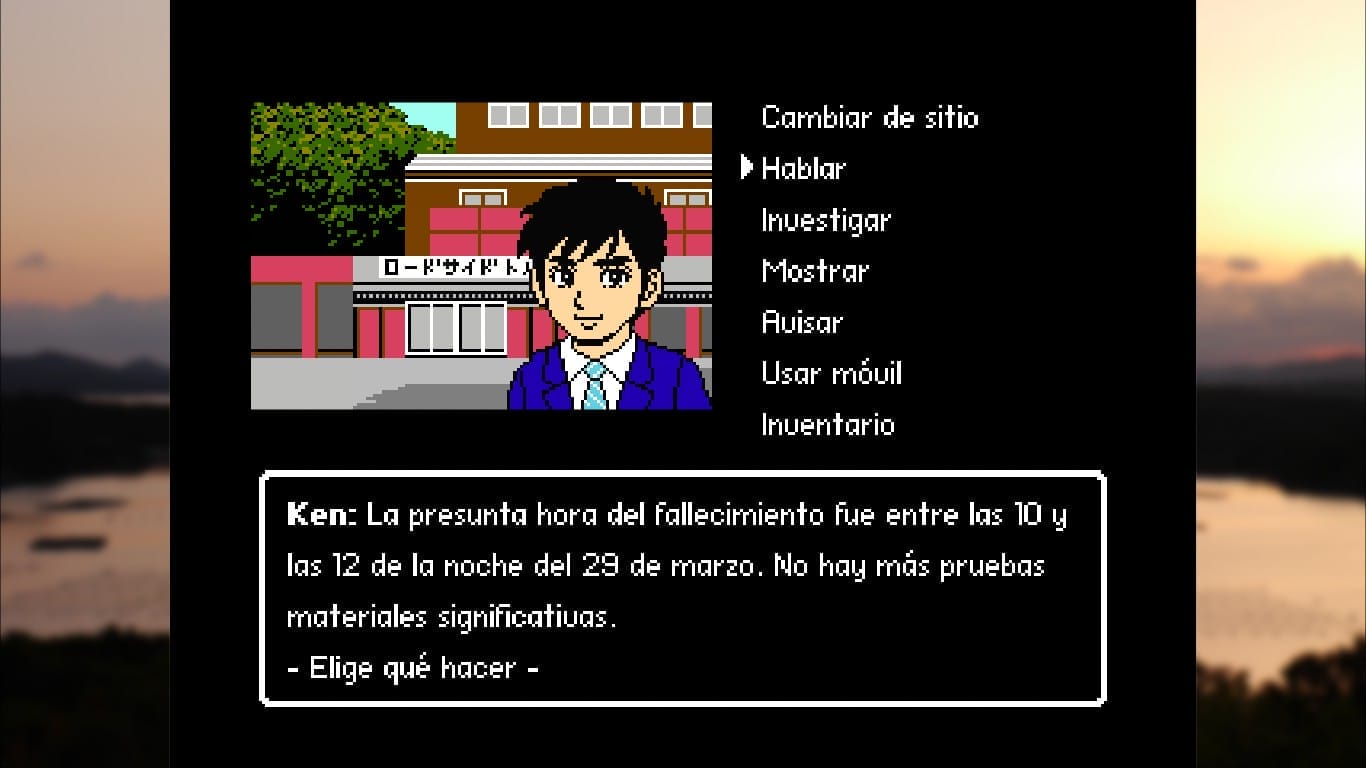Select the "Avisar" action

(802, 321)
